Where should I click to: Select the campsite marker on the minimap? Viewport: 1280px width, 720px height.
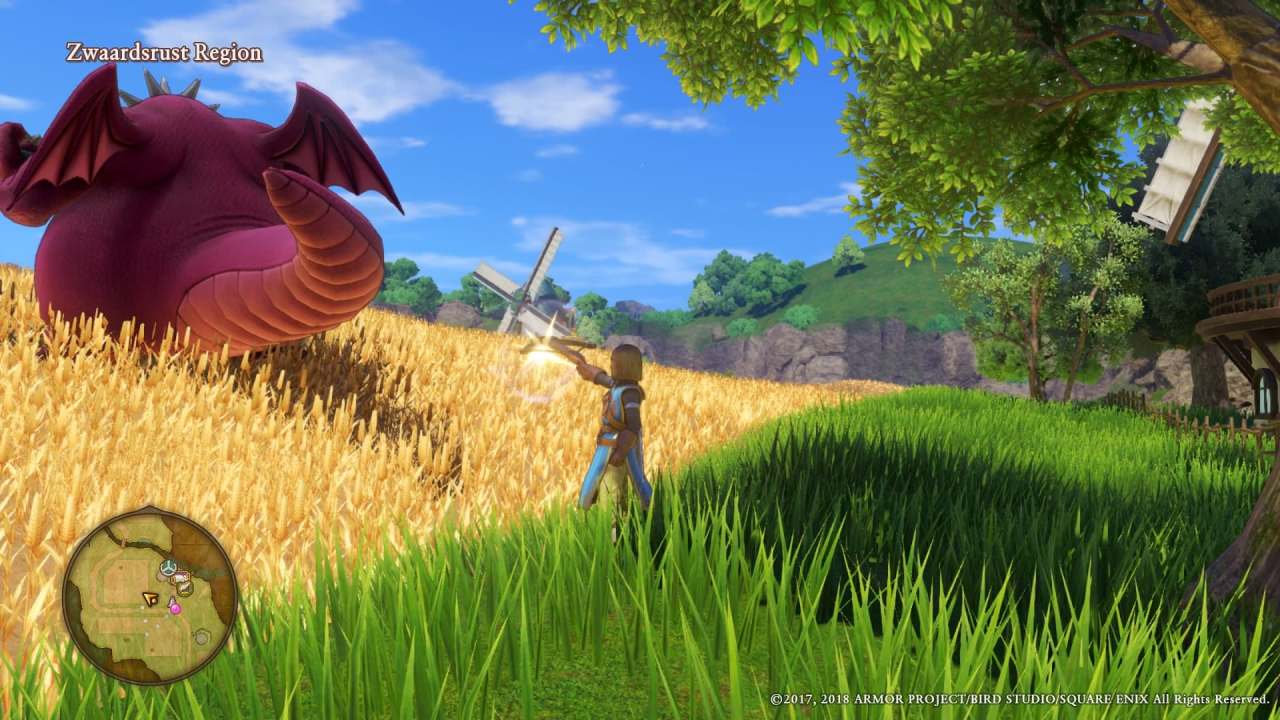coord(180,575)
